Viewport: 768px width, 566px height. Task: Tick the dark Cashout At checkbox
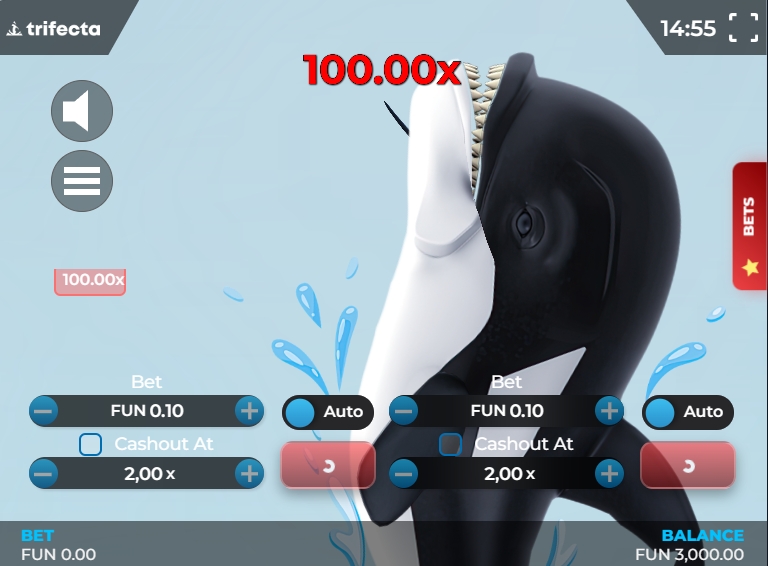451,444
